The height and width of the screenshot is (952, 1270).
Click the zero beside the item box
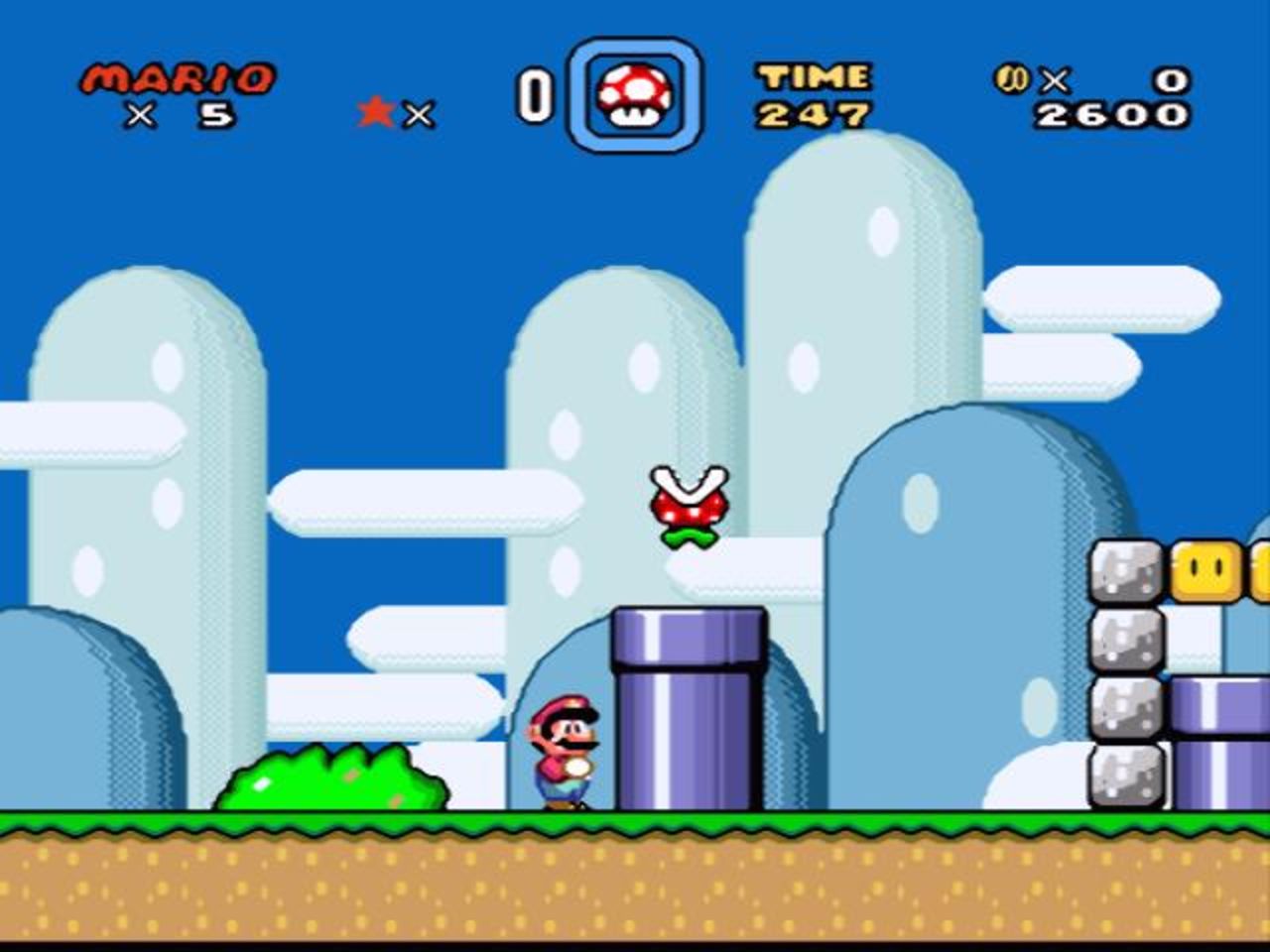pos(536,94)
